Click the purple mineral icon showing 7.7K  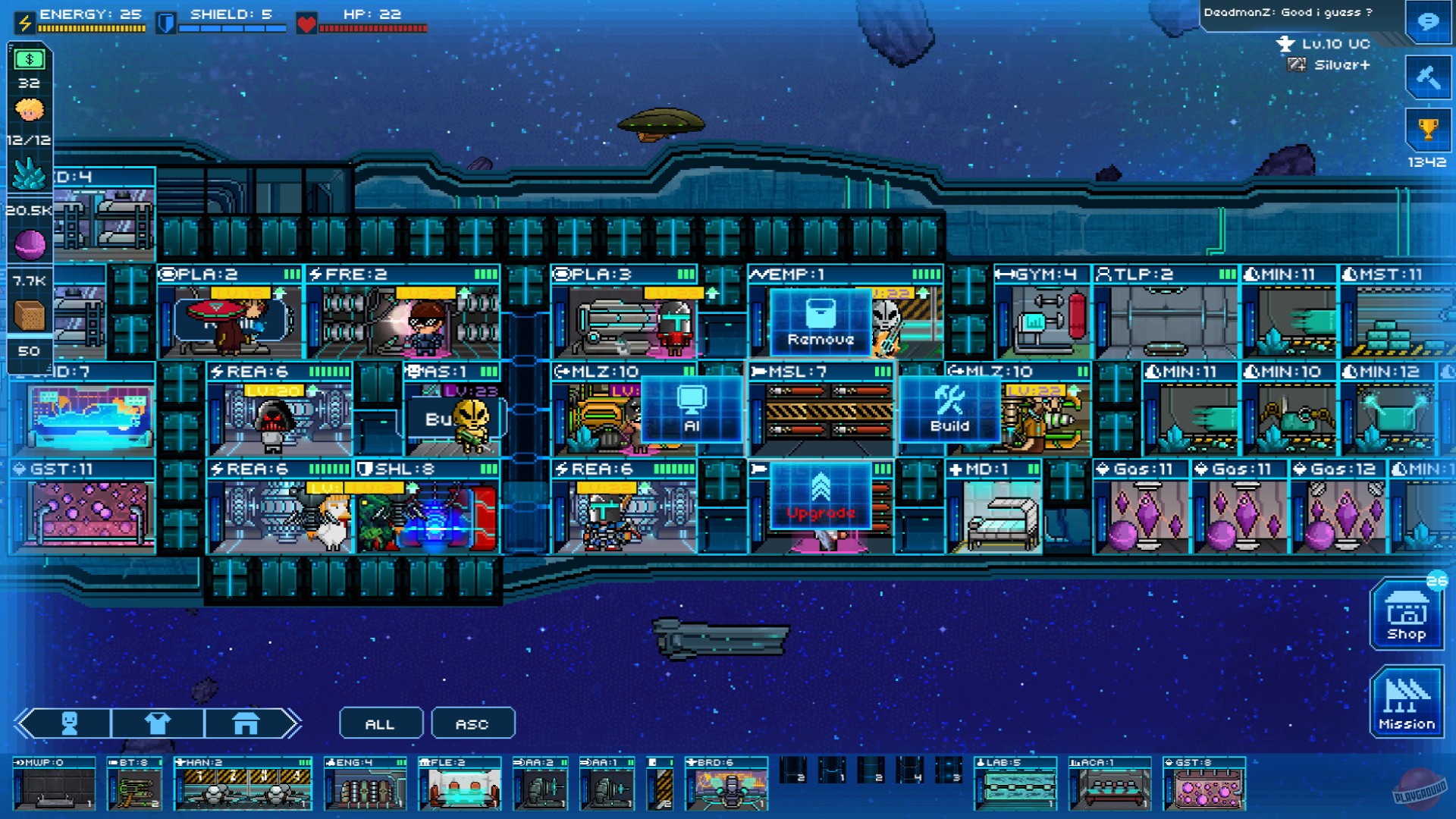pyautogui.click(x=29, y=244)
